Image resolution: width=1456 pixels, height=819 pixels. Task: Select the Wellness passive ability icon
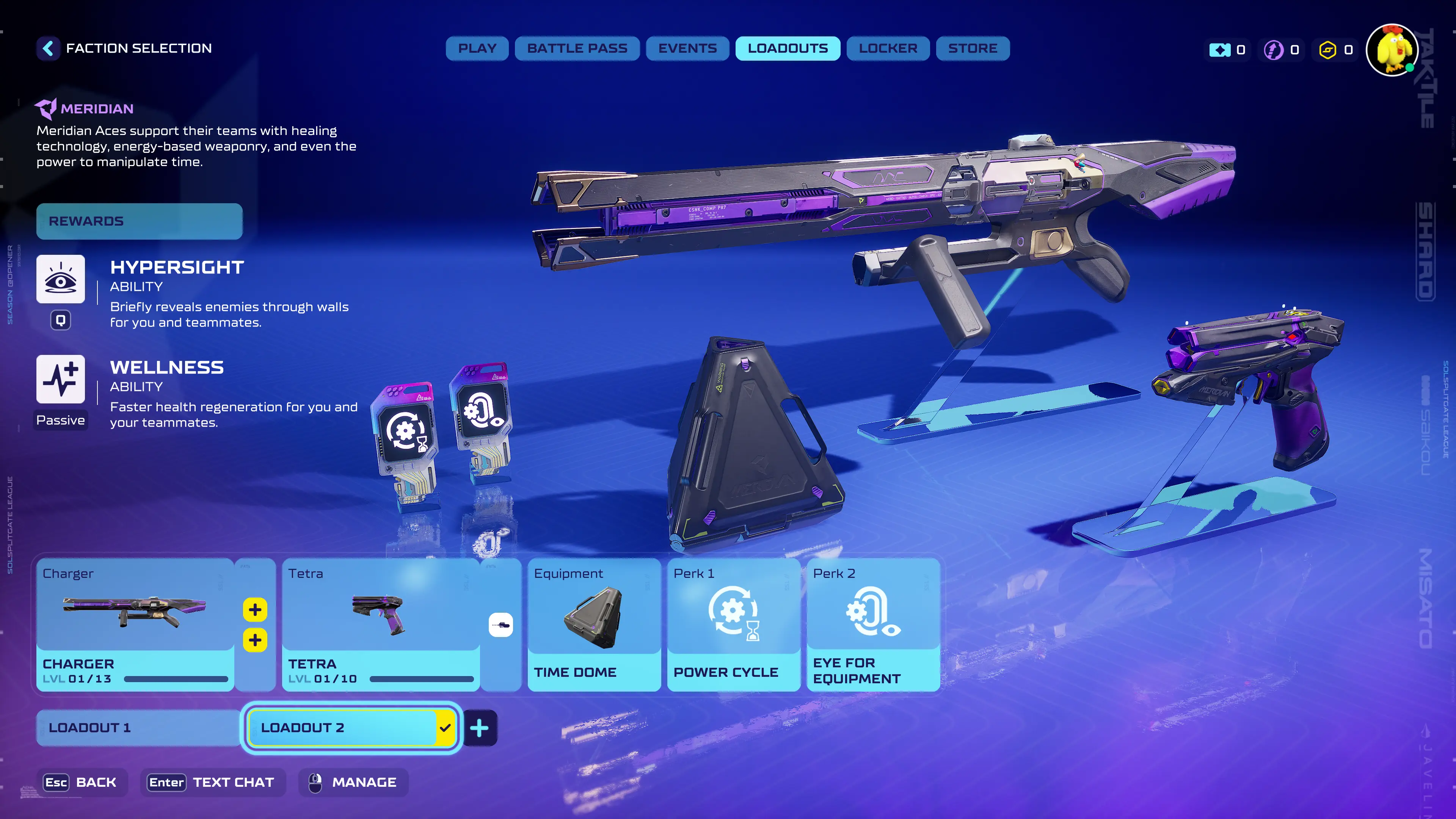pos(61,379)
